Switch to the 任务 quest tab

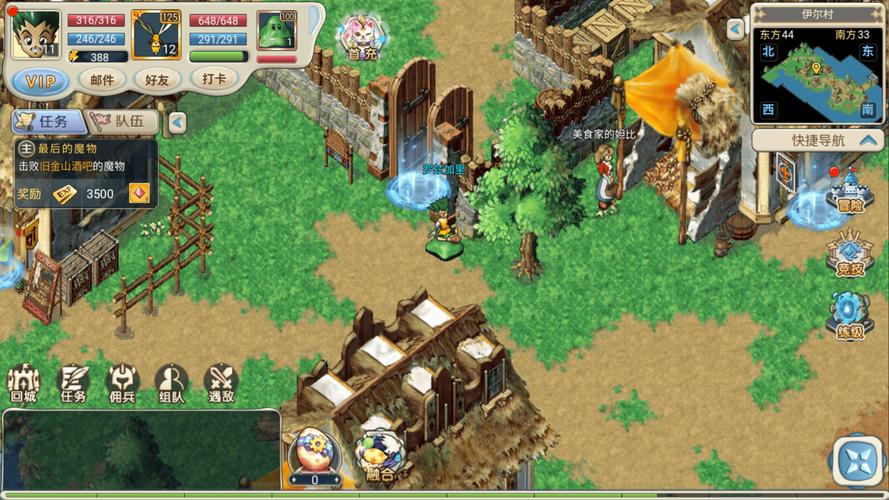coord(45,121)
